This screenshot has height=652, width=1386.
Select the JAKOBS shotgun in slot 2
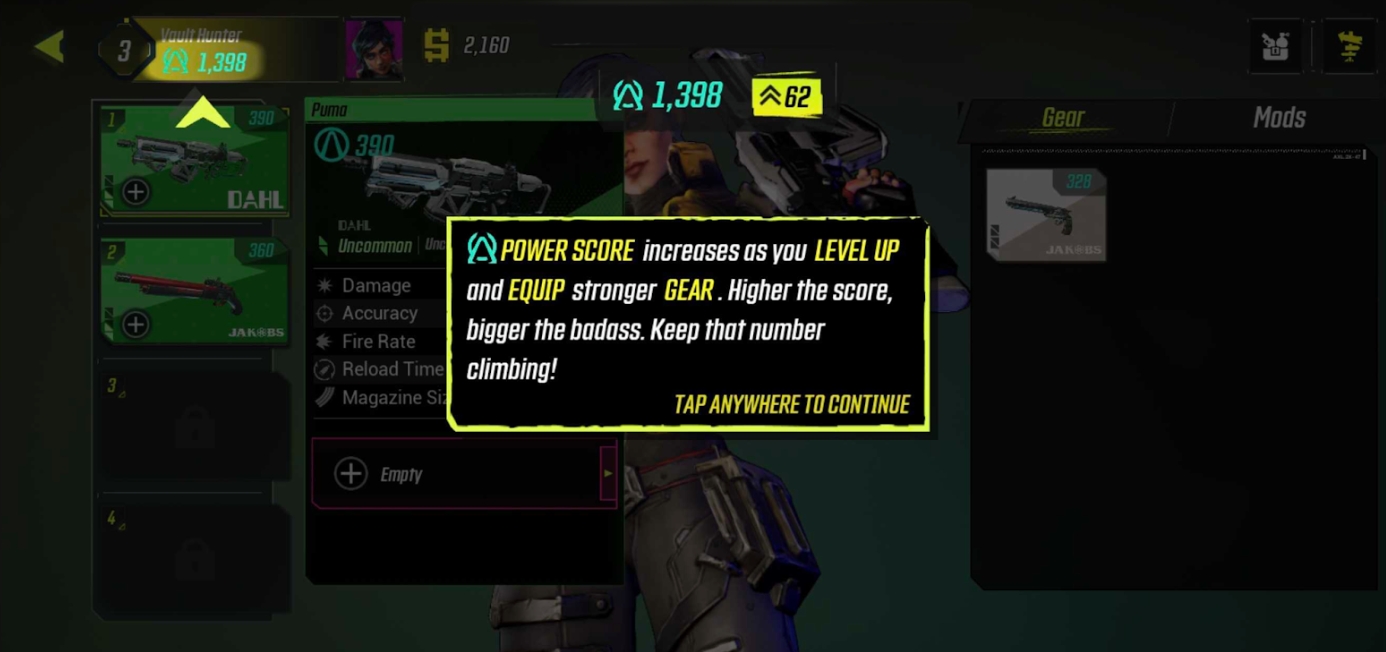coord(195,291)
